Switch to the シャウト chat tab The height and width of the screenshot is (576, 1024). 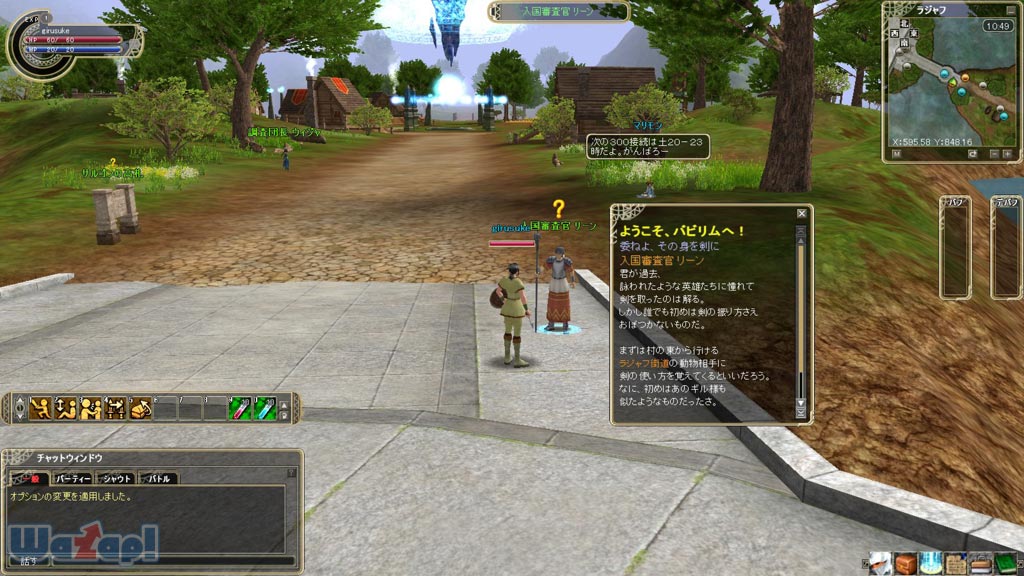pos(118,479)
